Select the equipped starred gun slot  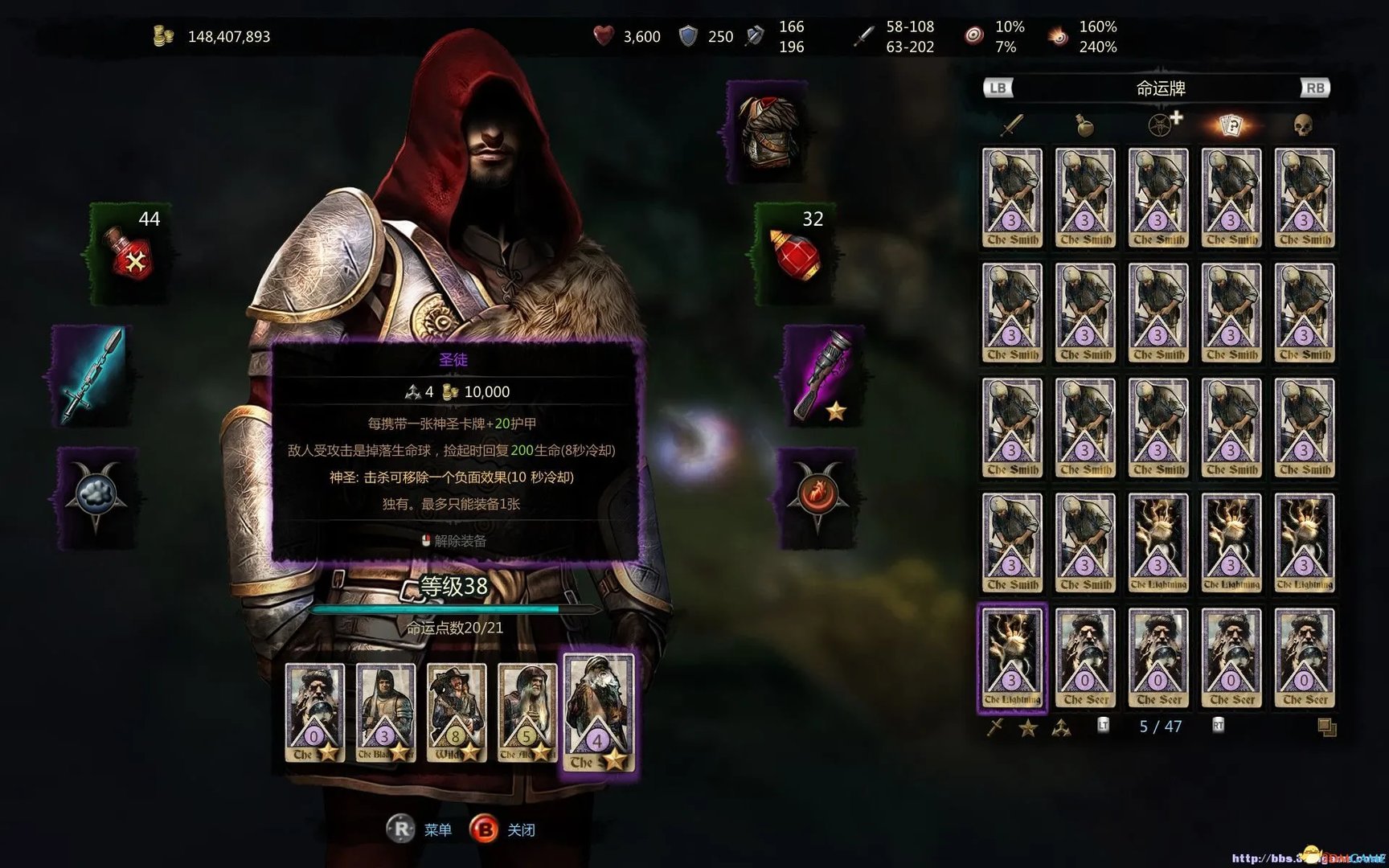(823, 375)
